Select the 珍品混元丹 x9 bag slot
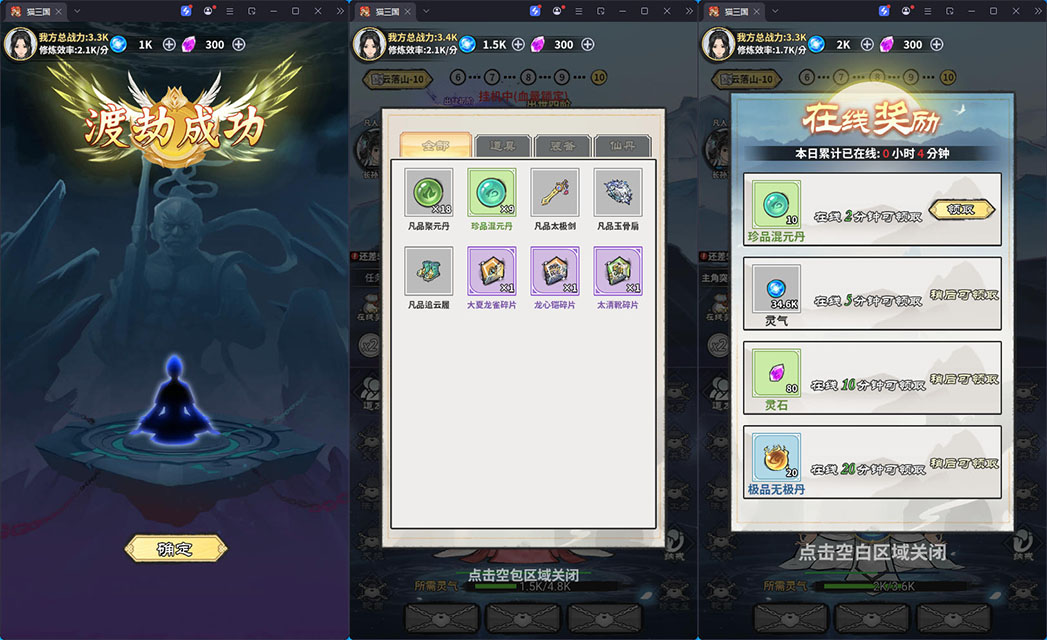1047x640 pixels. (x=492, y=192)
